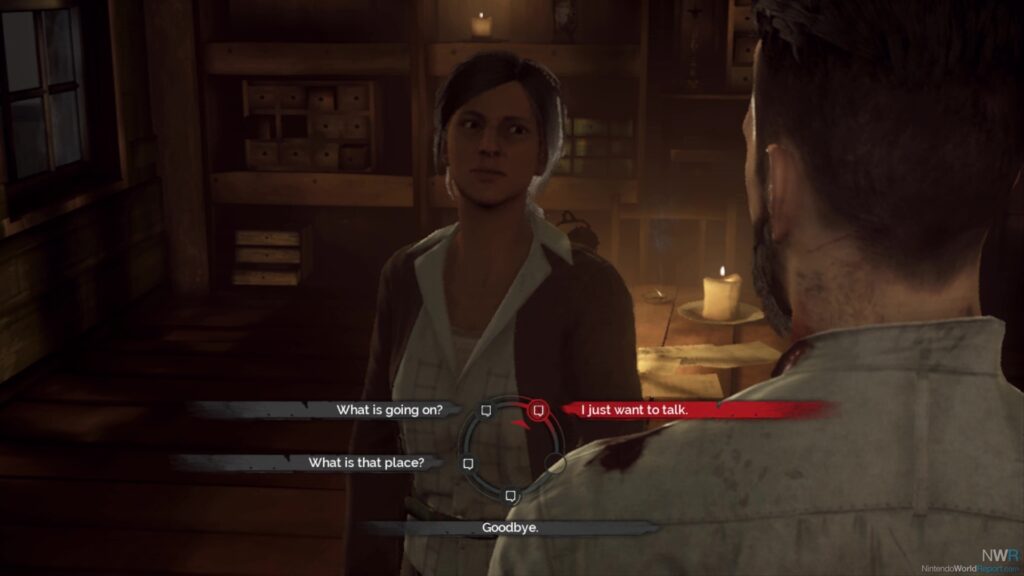Ask "What is that place?"

367,463
